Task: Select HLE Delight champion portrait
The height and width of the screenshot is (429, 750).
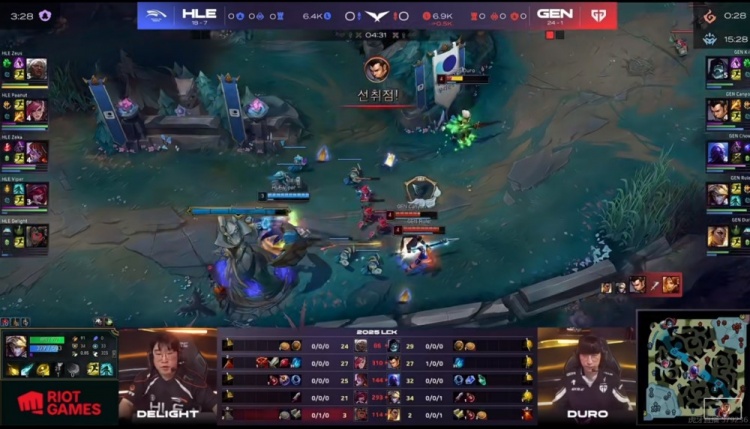Action: [x=36, y=236]
